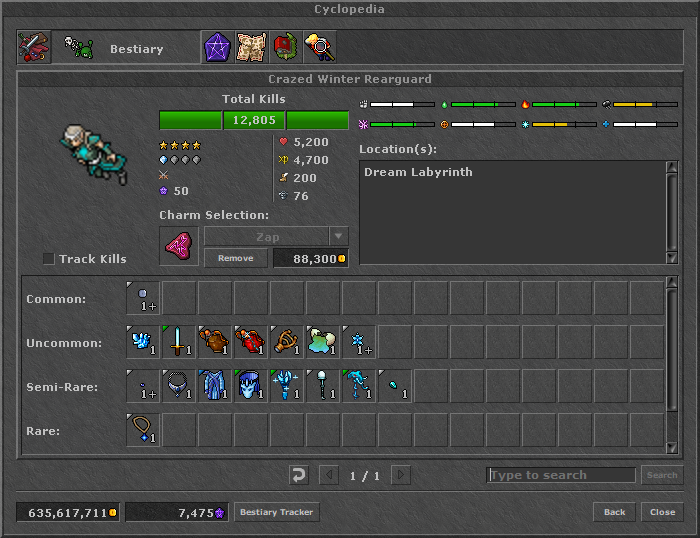700x538 pixels.
Task: Select the ice sword loot slot
Action: click(x=179, y=342)
